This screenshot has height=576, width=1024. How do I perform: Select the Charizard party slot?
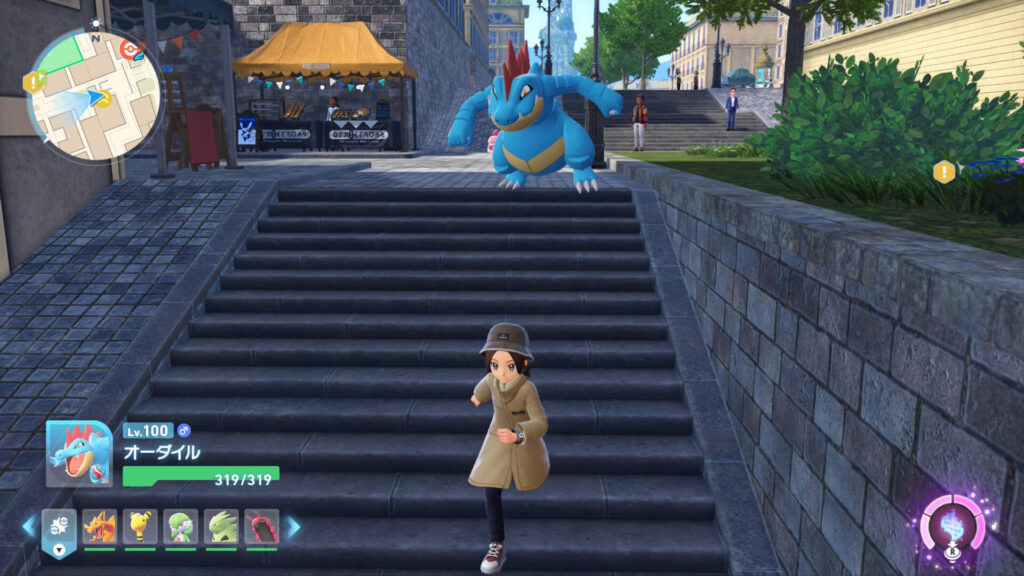[99, 526]
